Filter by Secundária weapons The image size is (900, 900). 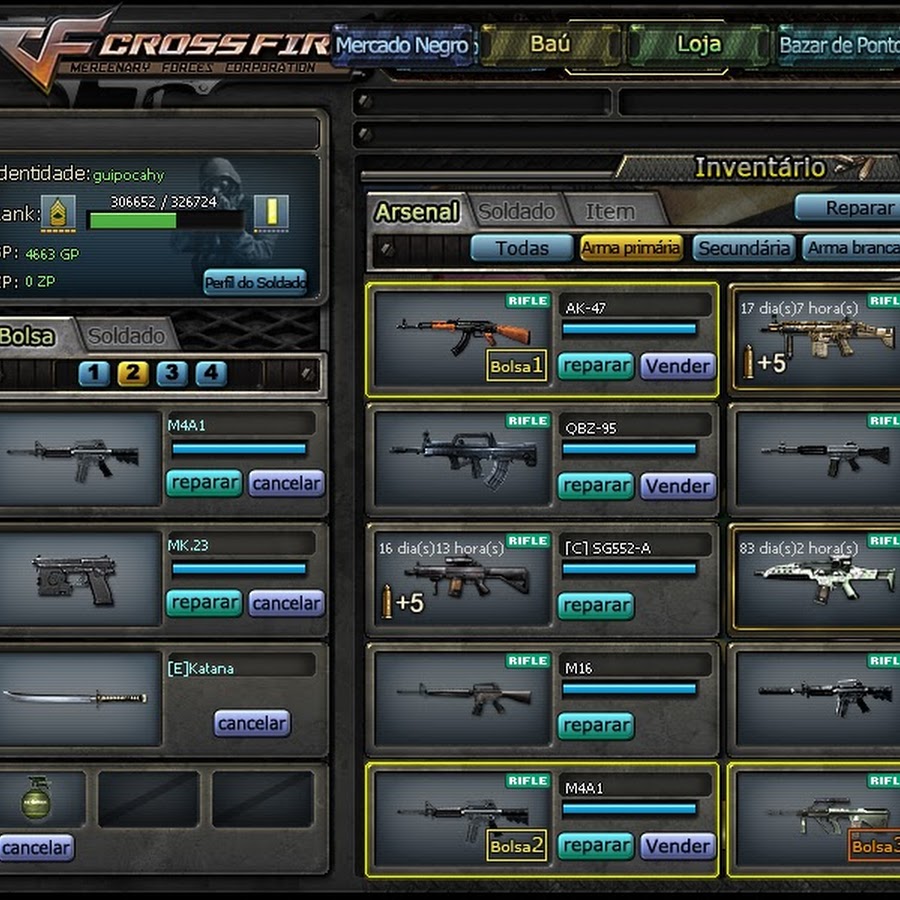pyautogui.click(x=744, y=248)
